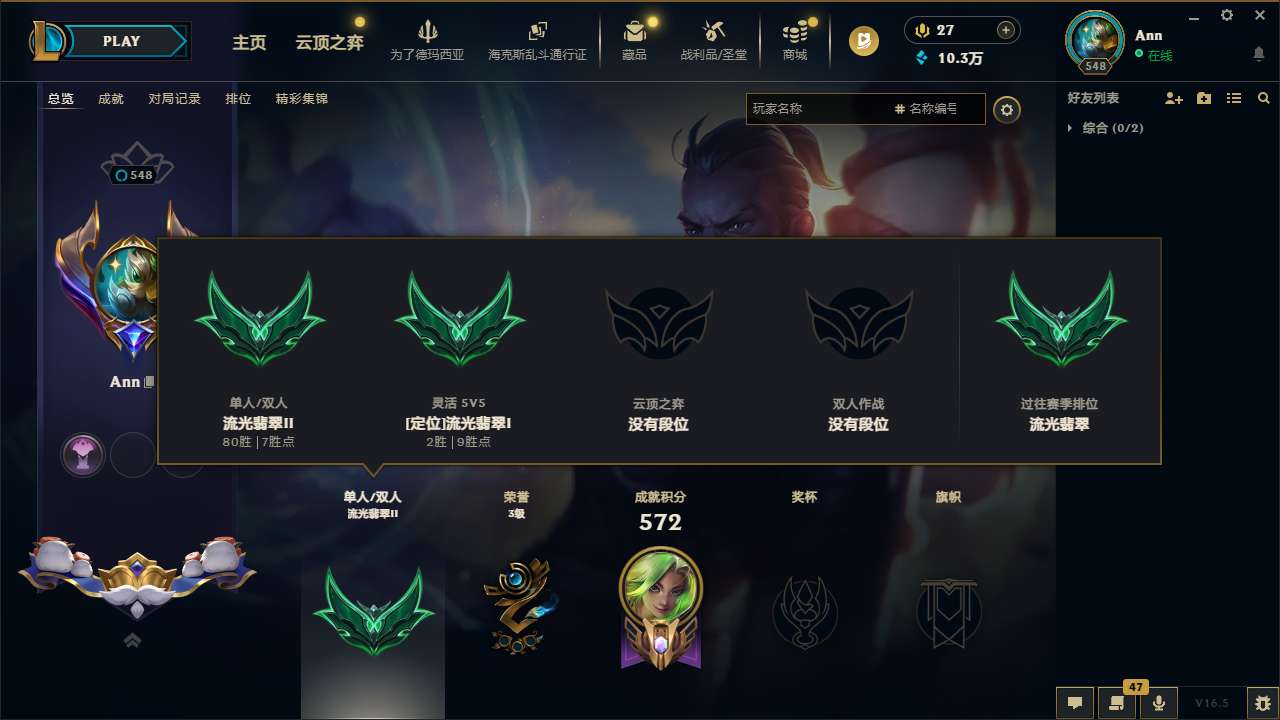Click the PLAY button
The width and height of the screenshot is (1280, 720).
[120, 40]
